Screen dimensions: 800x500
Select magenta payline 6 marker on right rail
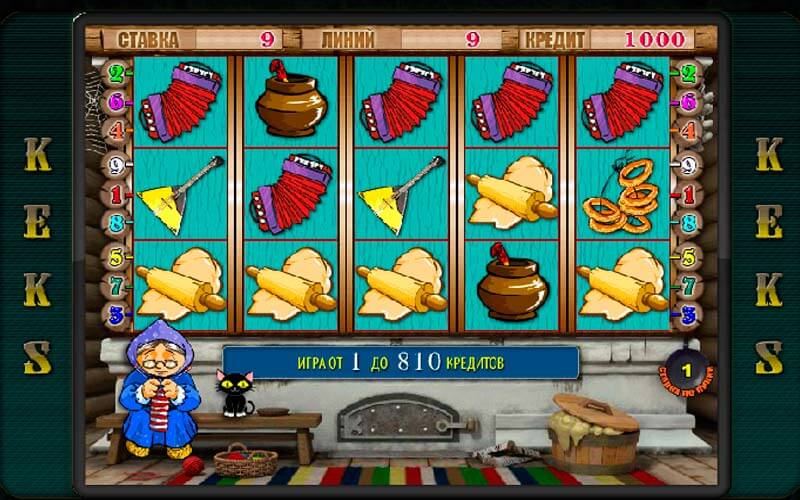pyautogui.click(x=688, y=101)
